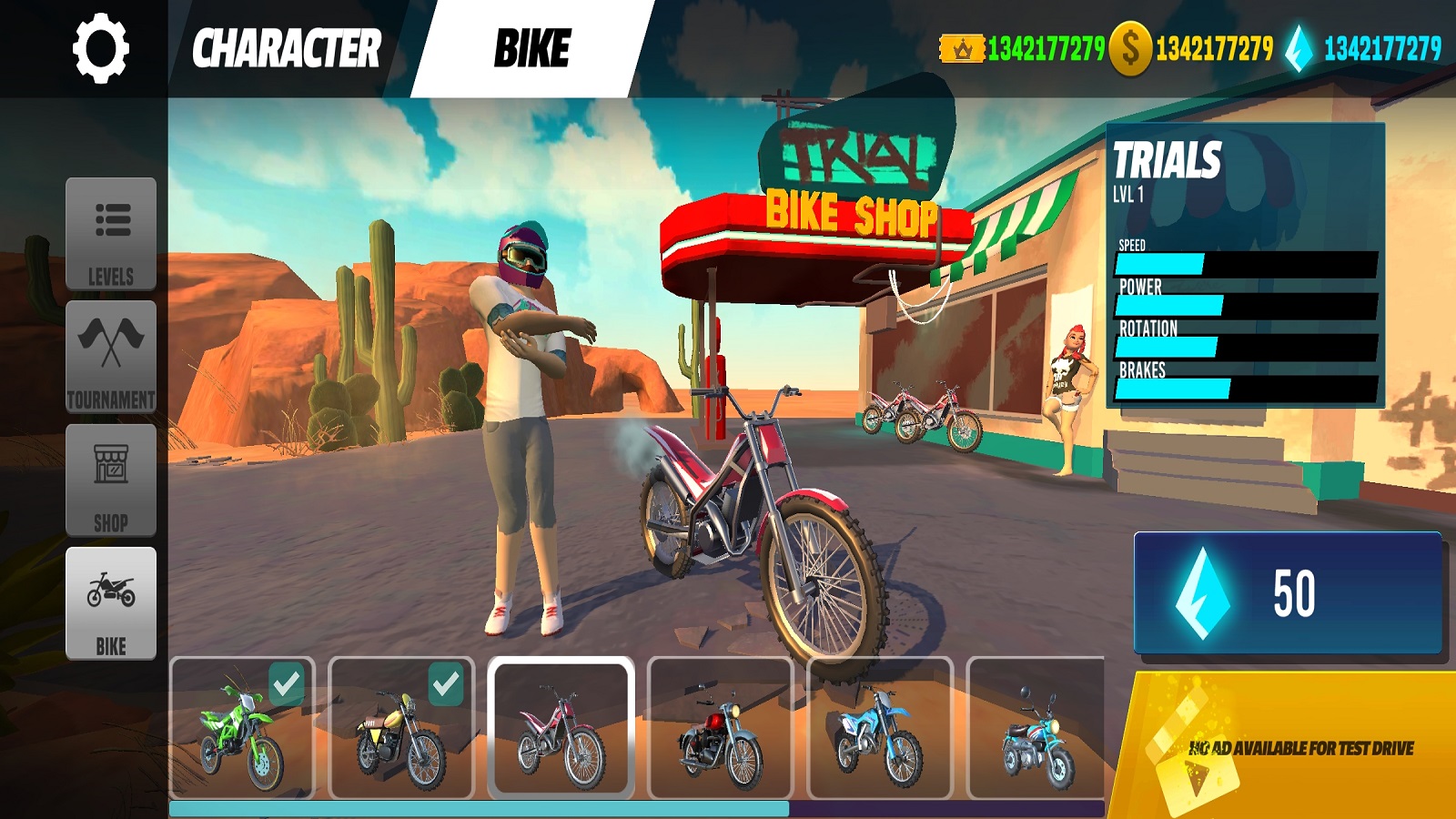Open the Levels menu
This screenshot has width=1456, height=819.
click(111, 234)
